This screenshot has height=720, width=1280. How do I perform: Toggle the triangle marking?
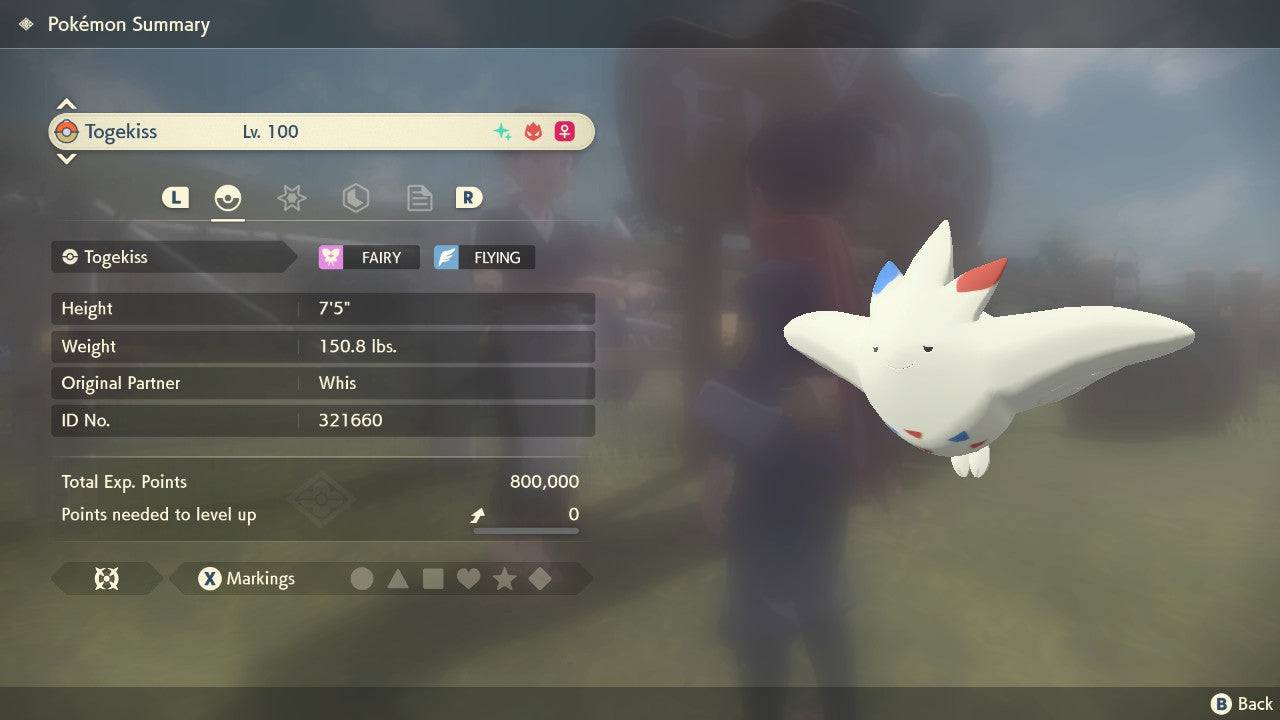pyautogui.click(x=398, y=579)
